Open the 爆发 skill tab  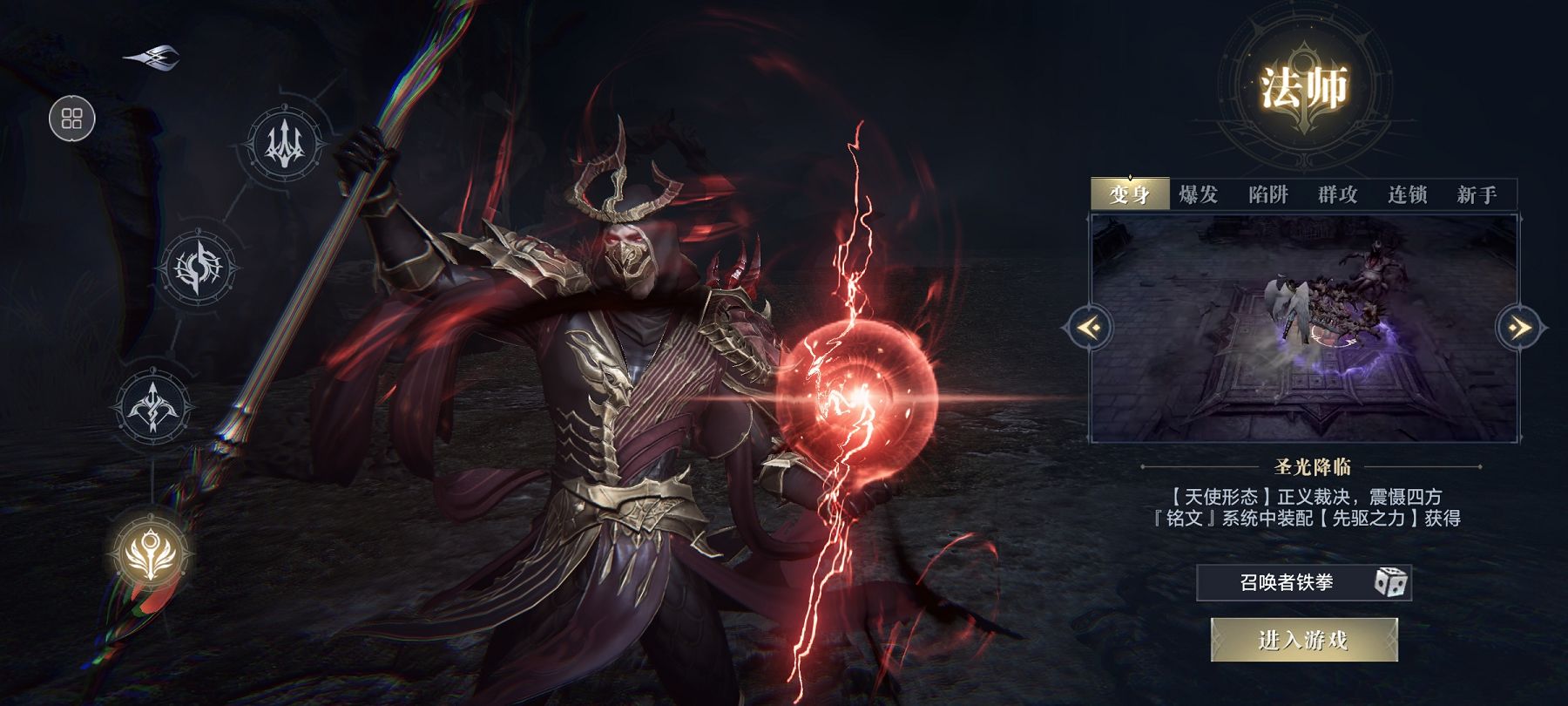(x=1198, y=194)
